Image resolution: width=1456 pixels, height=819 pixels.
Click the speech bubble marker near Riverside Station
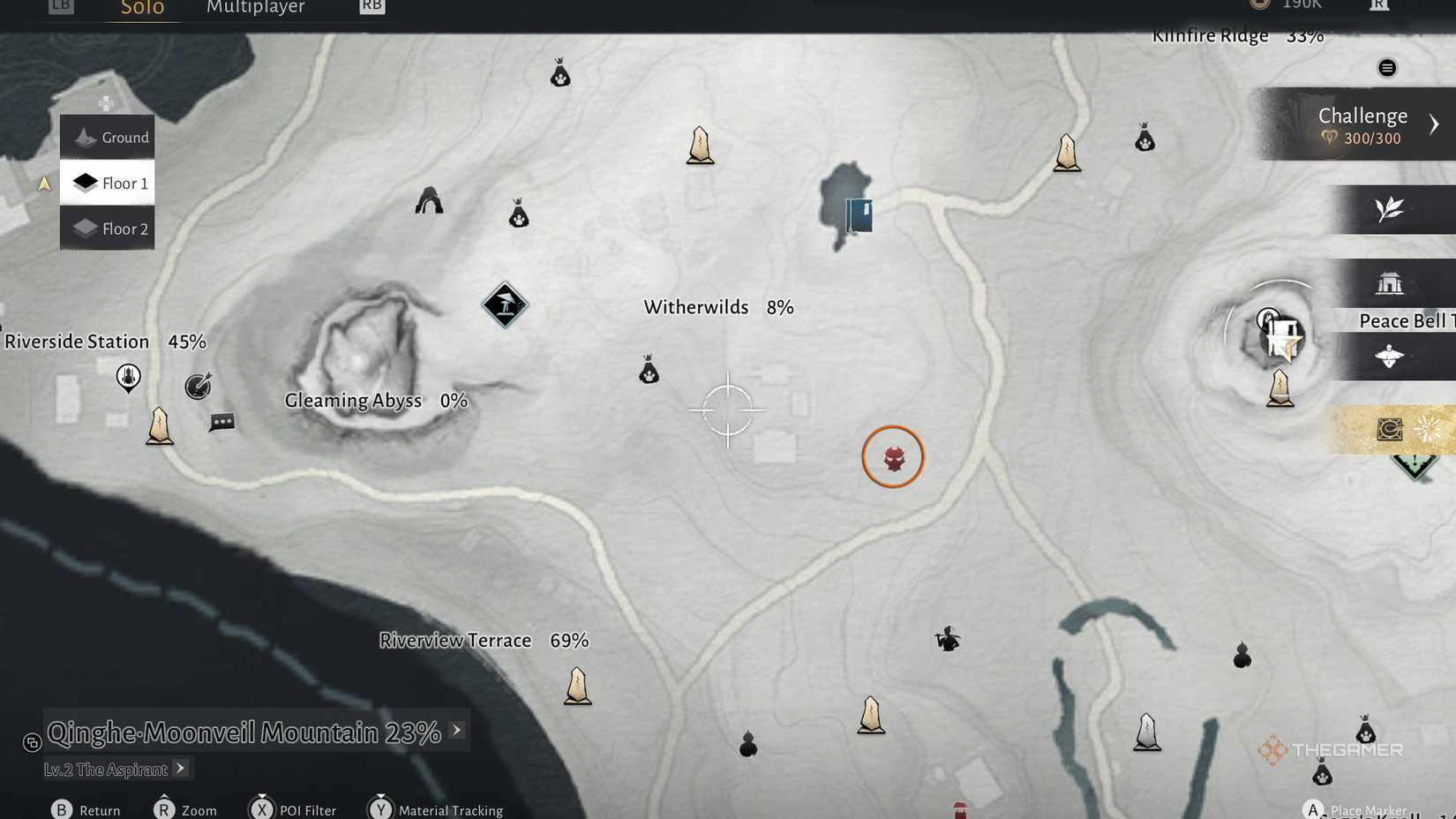221,423
